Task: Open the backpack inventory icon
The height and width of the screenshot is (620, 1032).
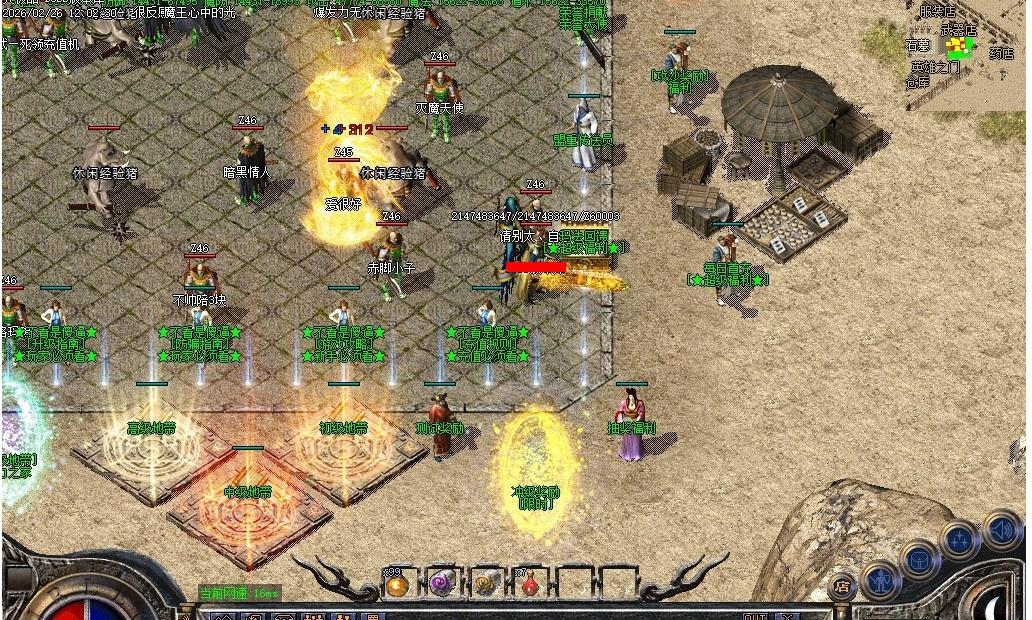Action: (919, 559)
